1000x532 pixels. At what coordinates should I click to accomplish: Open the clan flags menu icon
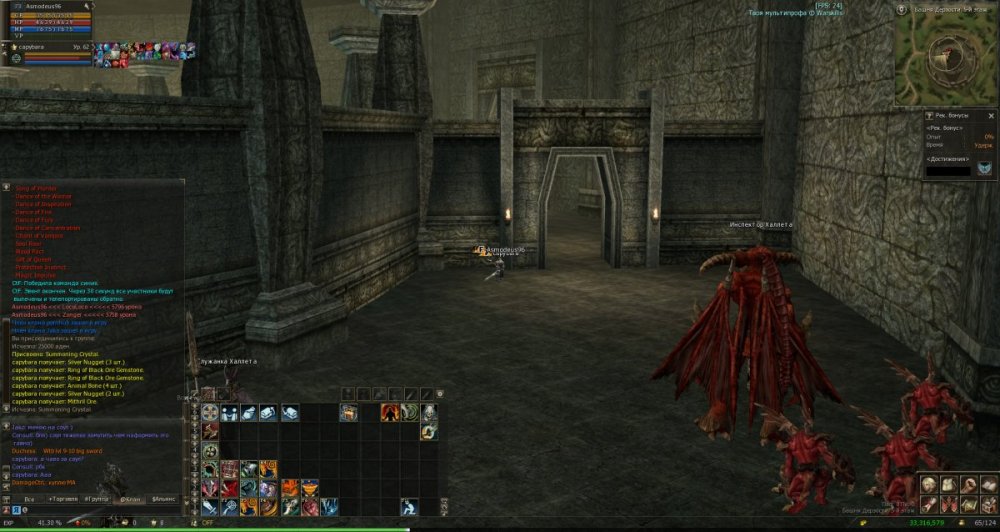tap(948, 503)
